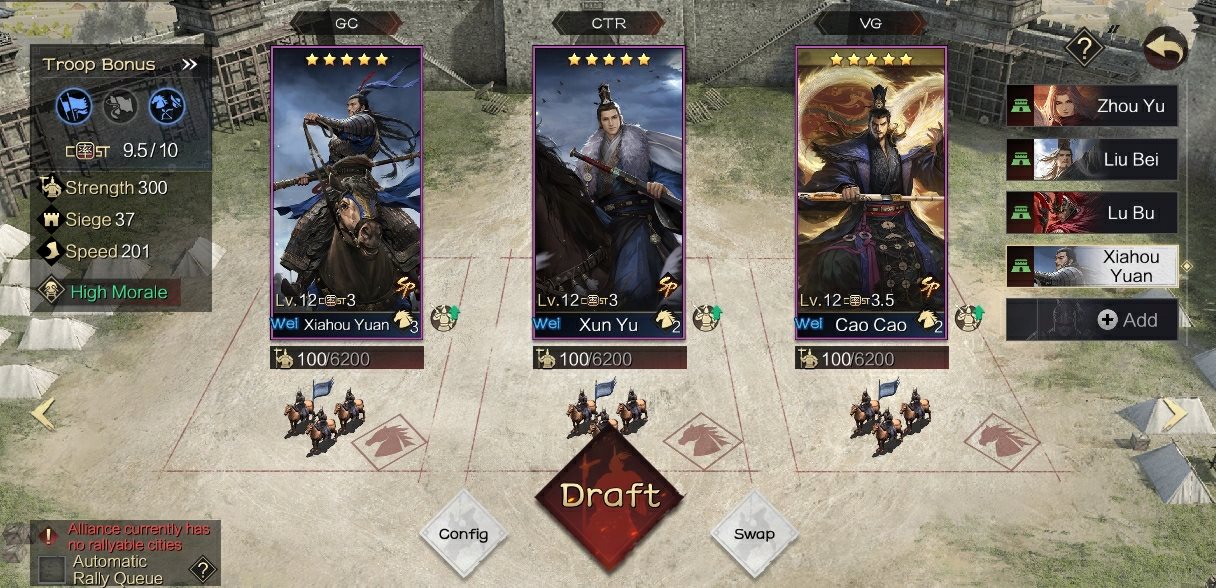Select the Cao Cao general card
The image size is (1216, 588).
click(871, 192)
